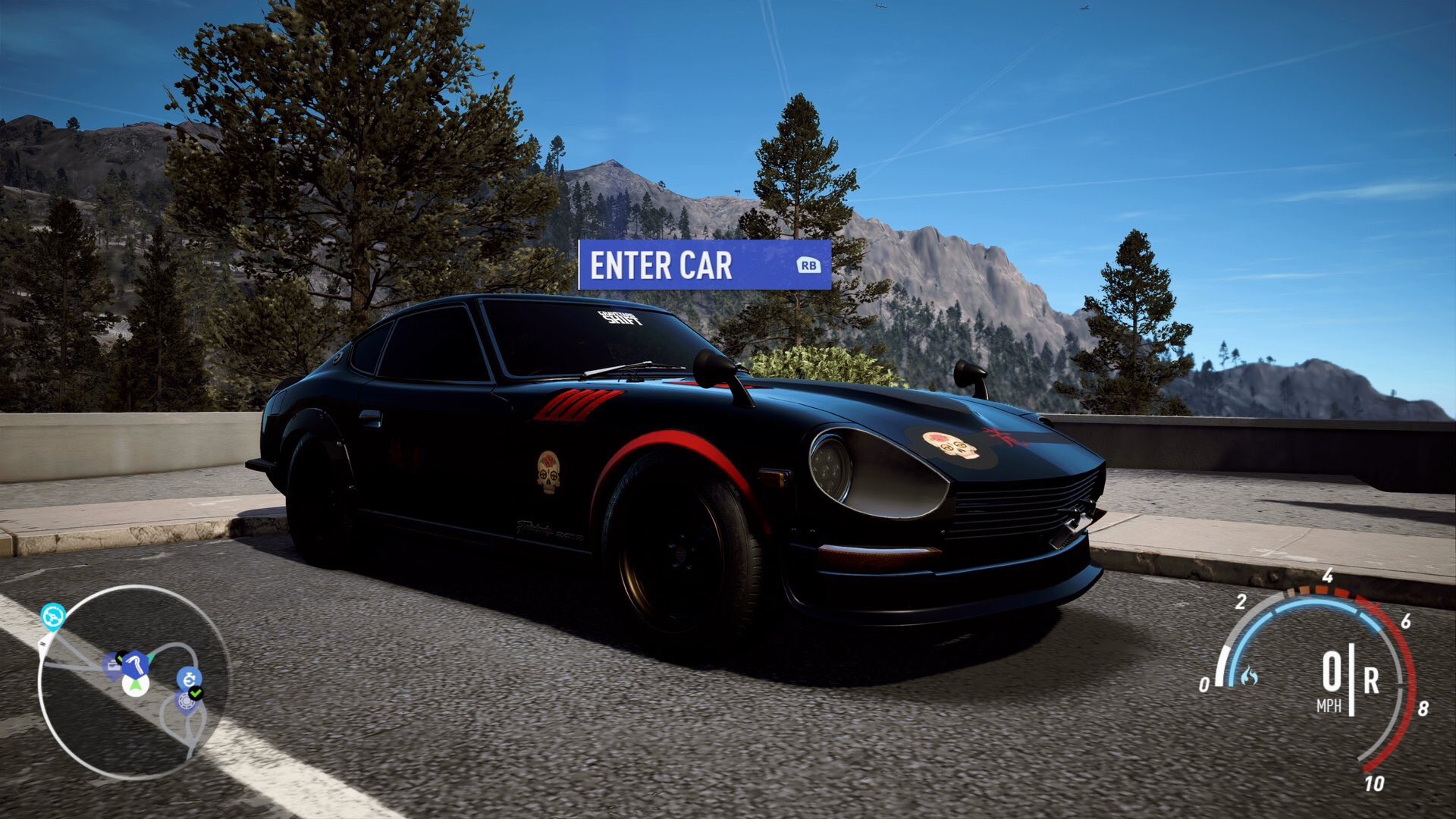Click the green player arrow on minimap
The width and height of the screenshot is (1456, 819).
(x=136, y=686)
